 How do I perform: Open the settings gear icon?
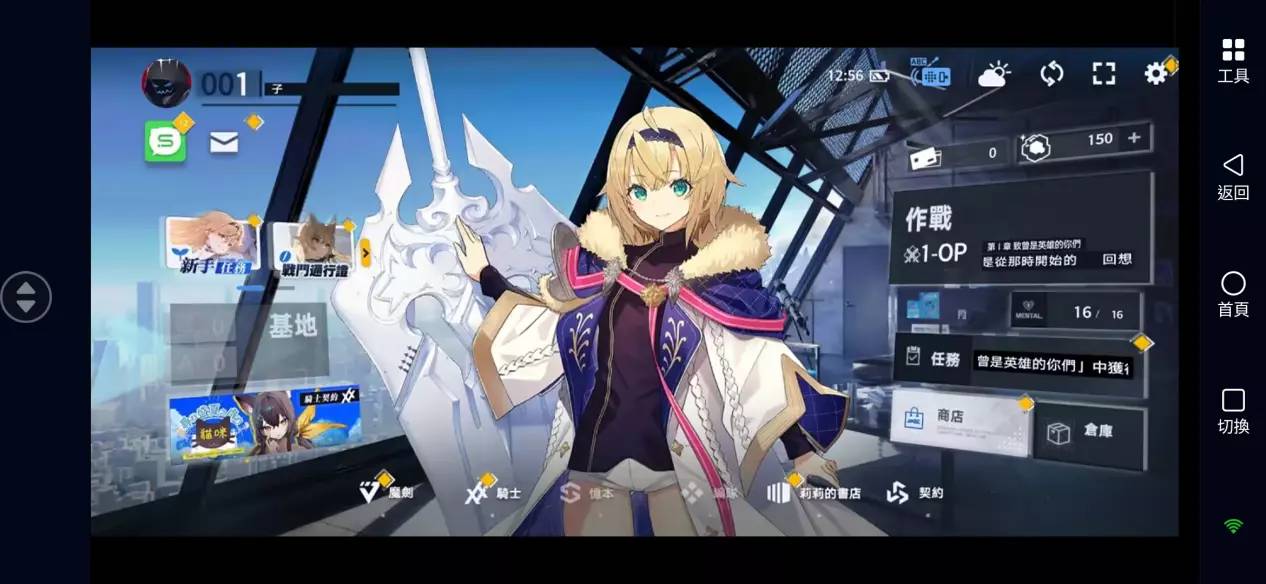pyautogui.click(x=1156, y=73)
